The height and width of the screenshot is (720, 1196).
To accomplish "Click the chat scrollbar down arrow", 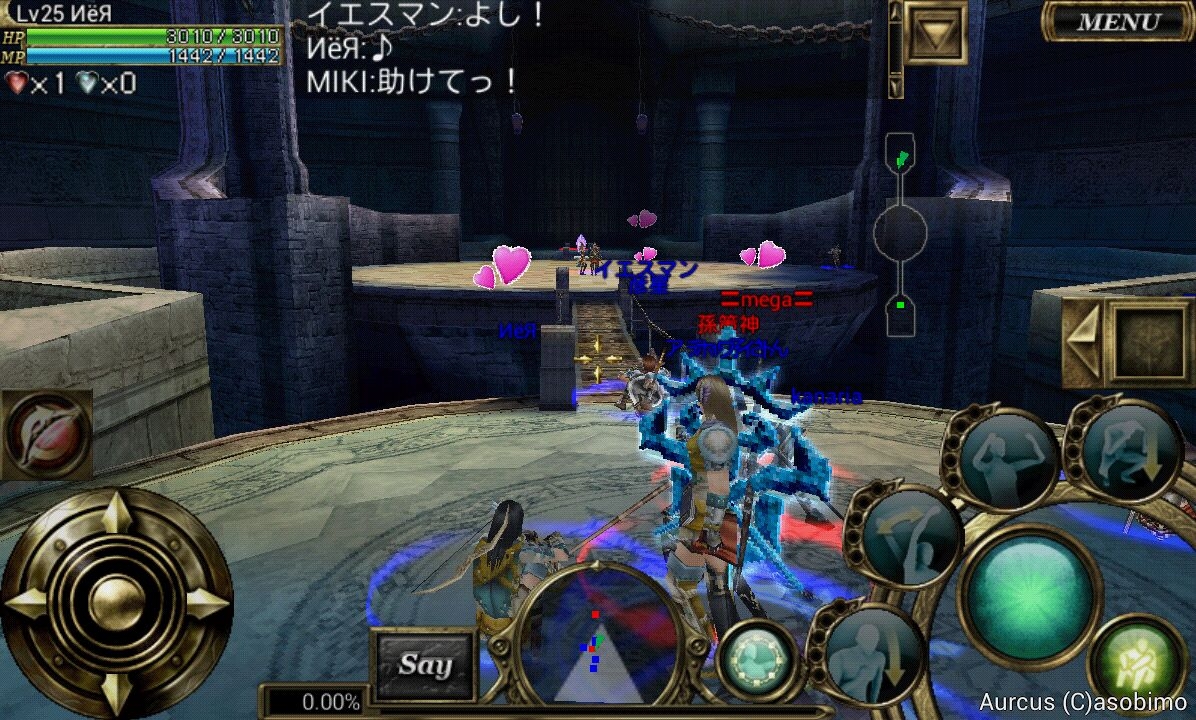I will tap(895, 86).
